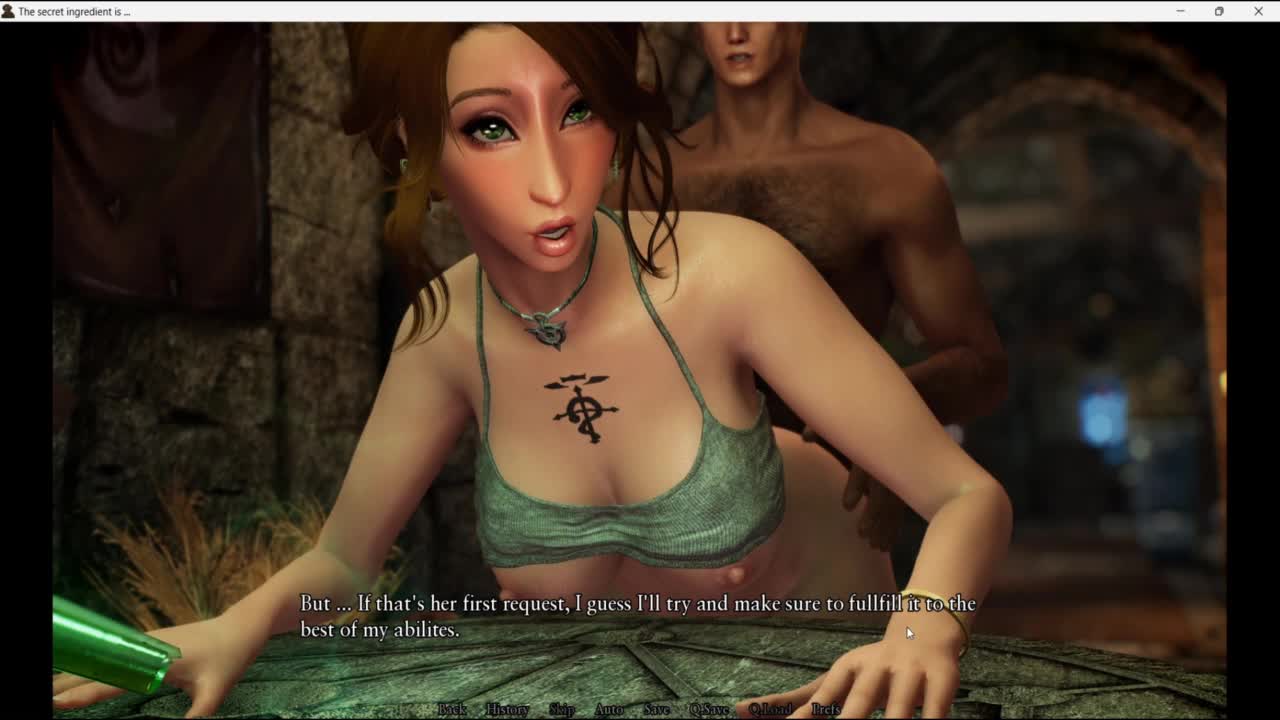Open the Prefs settings

tap(826, 709)
